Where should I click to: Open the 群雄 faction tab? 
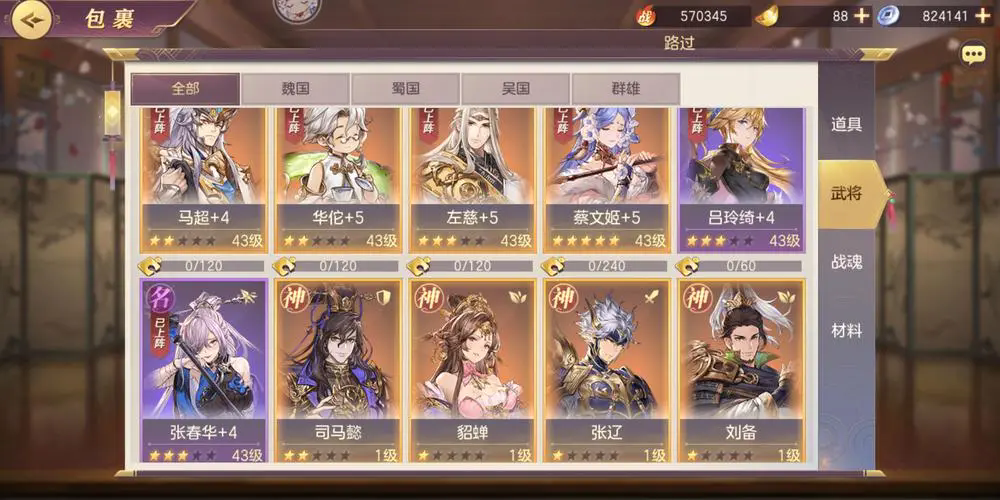[x=625, y=89]
